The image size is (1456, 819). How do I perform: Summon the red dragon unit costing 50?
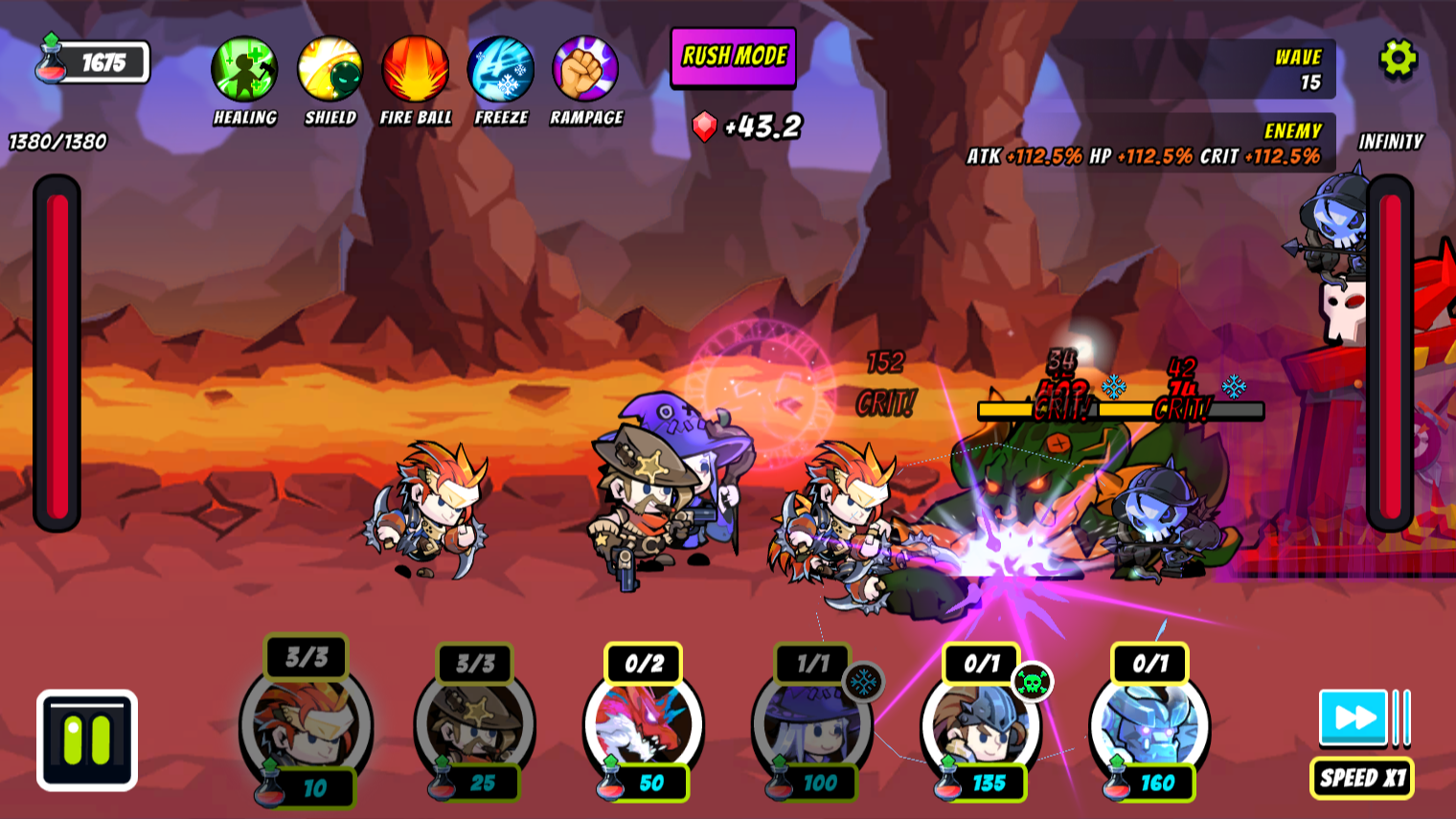[x=644, y=725]
